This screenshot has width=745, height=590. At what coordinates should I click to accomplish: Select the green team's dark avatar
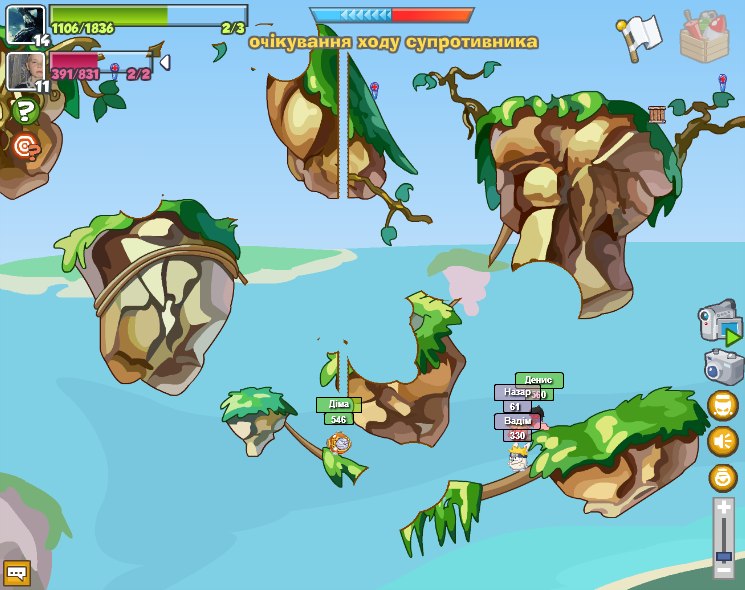click(x=24, y=24)
